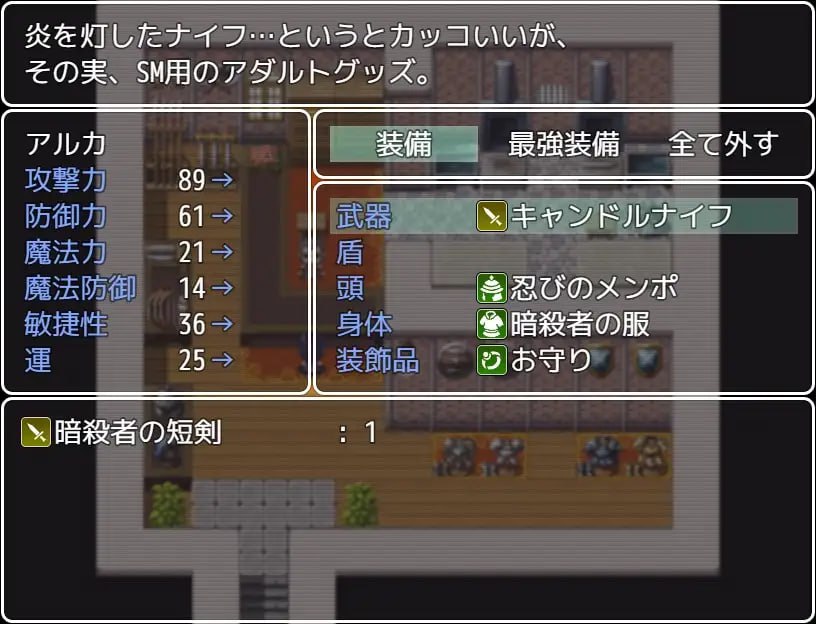Pick 暗殺者の短剣 from the item list

[200, 433]
